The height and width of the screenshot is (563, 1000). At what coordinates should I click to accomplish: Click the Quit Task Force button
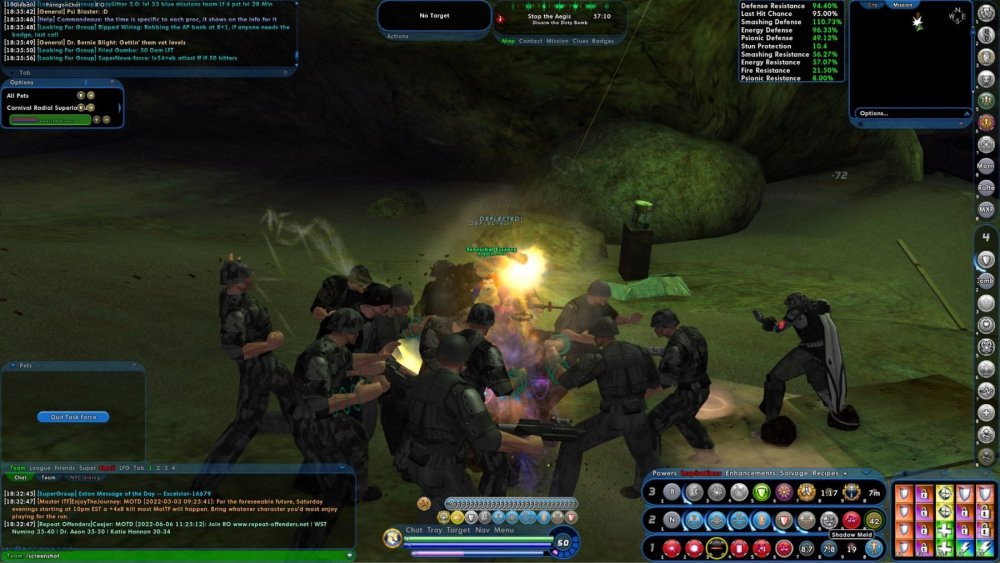[73, 417]
